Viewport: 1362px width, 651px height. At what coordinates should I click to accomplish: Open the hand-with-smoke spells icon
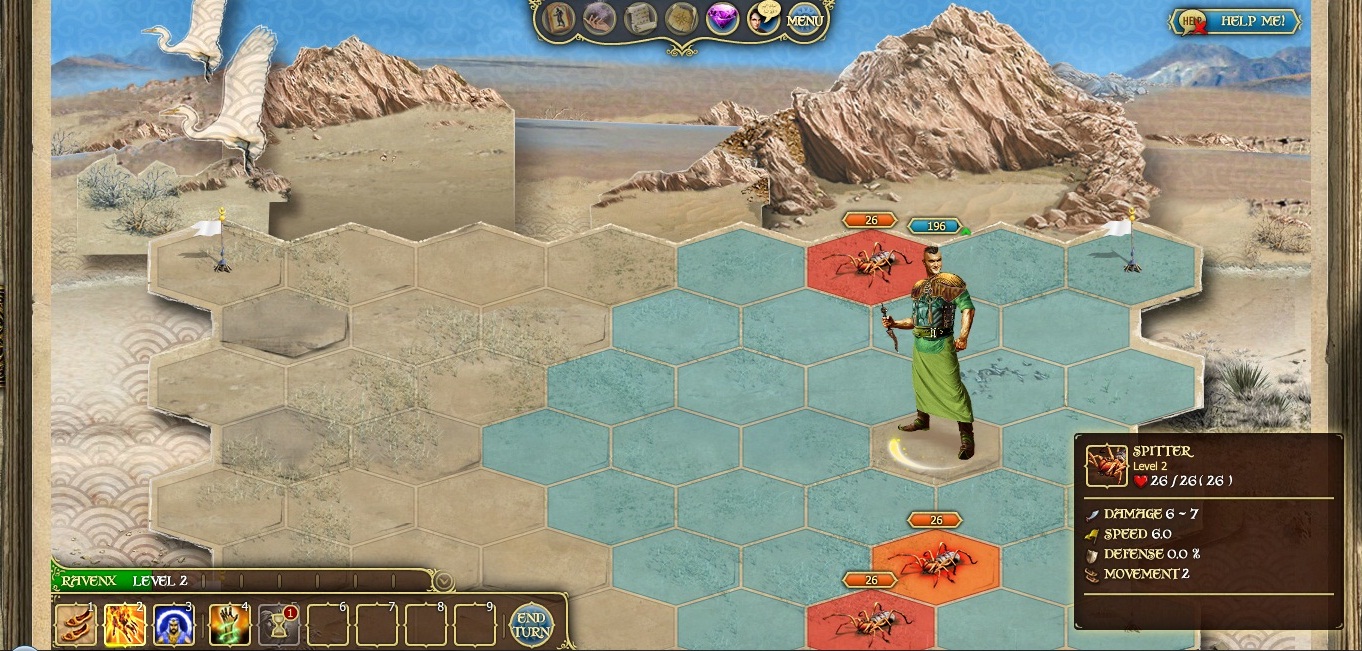click(x=599, y=19)
